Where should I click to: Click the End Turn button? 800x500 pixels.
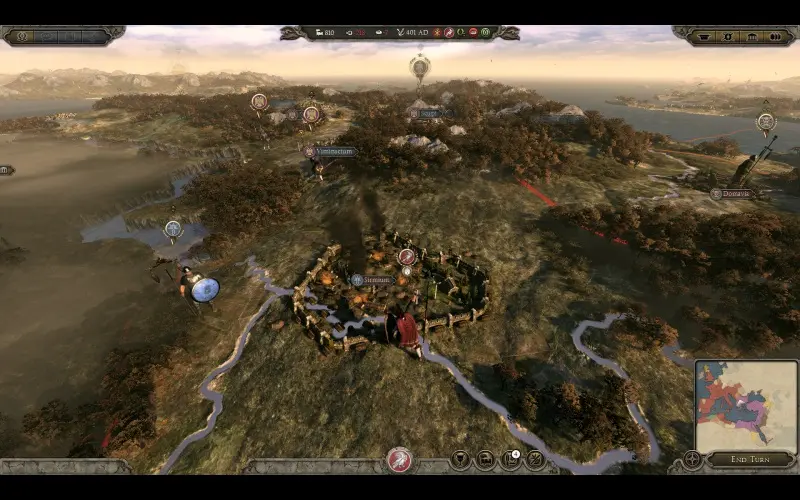tap(752, 460)
